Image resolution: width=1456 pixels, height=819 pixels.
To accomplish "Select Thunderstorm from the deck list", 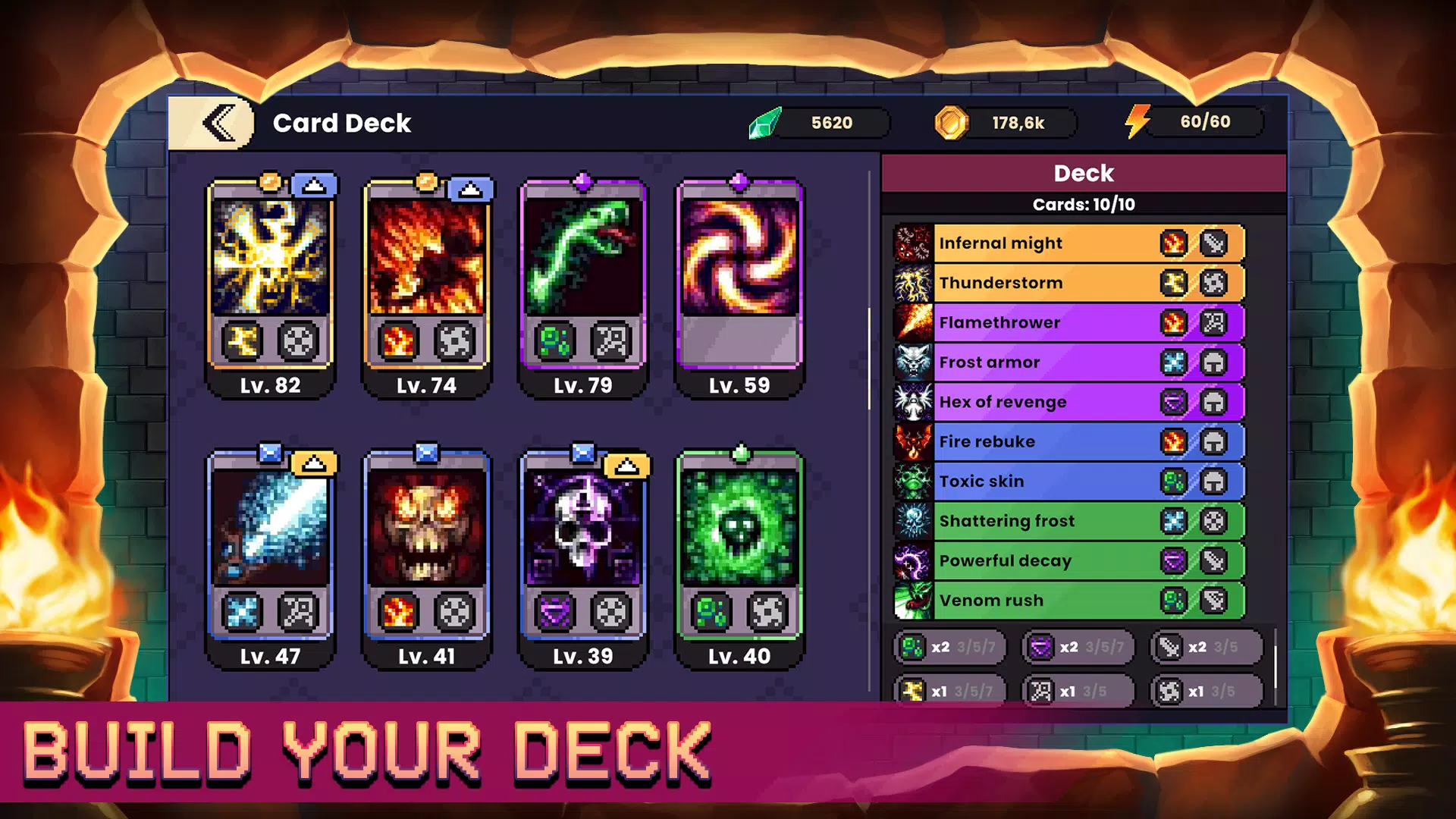I will pyautogui.click(x=1046, y=283).
